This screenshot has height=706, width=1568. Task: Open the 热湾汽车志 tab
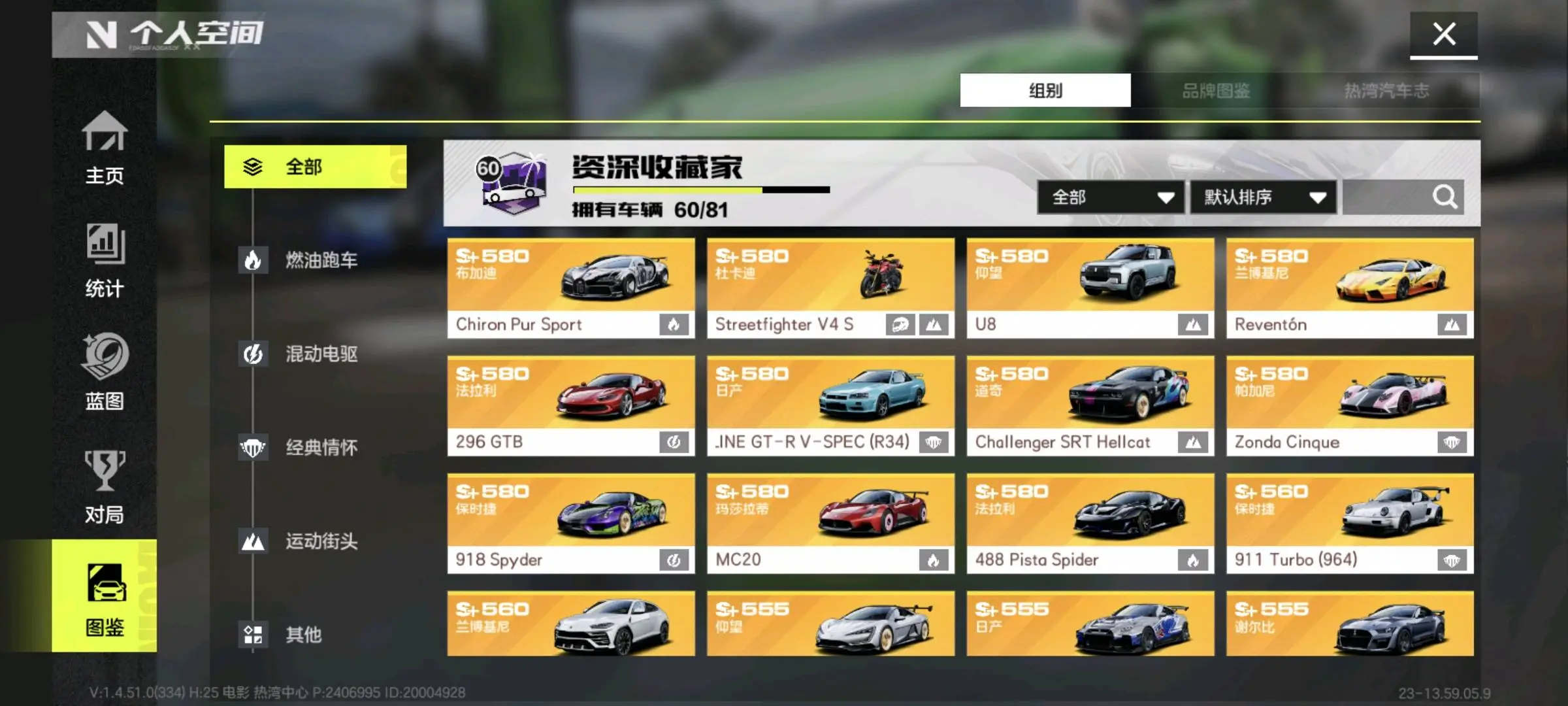[1386, 90]
